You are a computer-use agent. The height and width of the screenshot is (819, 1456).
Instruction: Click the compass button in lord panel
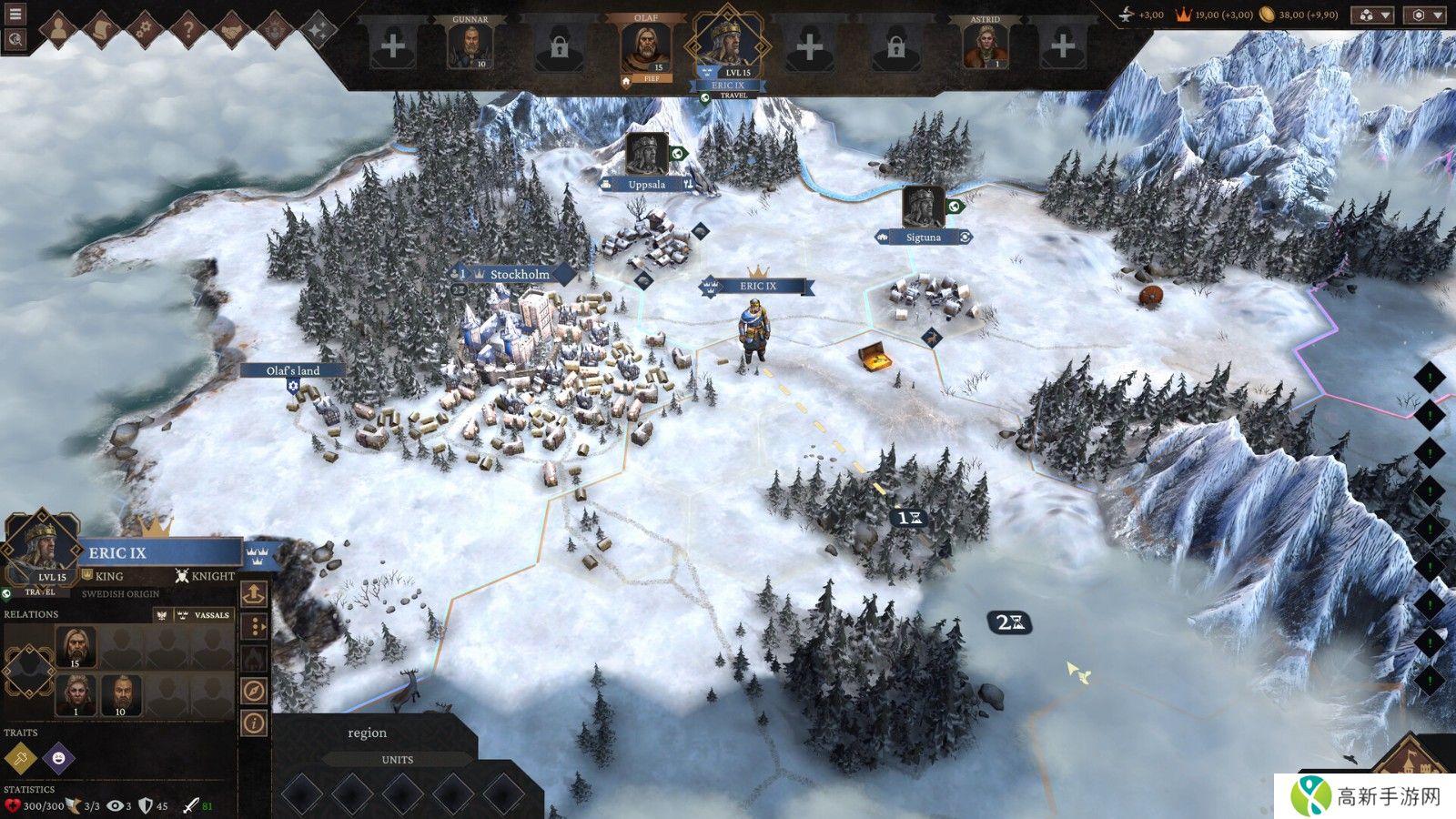(254, 691)
